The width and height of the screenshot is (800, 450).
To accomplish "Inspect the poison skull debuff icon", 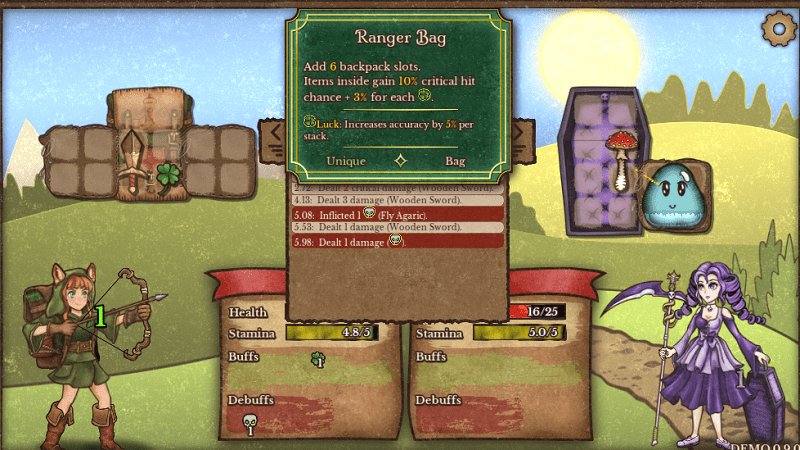I will click(x=250, y=424).
